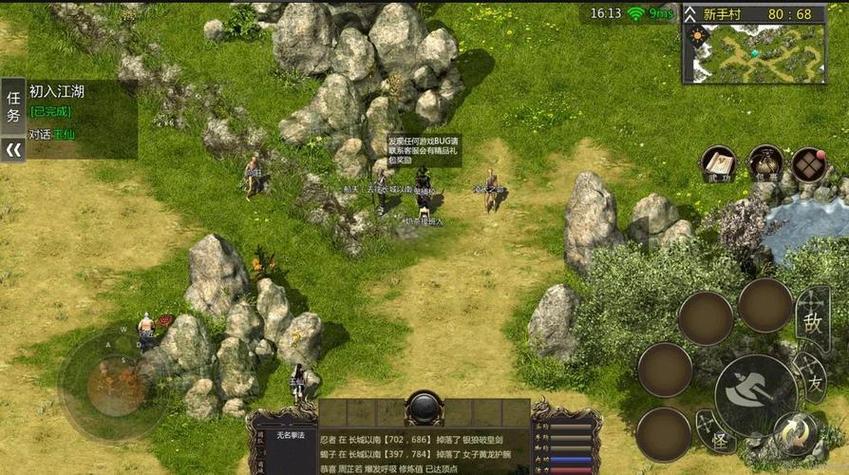This screenshot has height=475, width=849.
Task: Target enemies with the 敌 button
Action: pyautogui.click(x=812, y=320)
